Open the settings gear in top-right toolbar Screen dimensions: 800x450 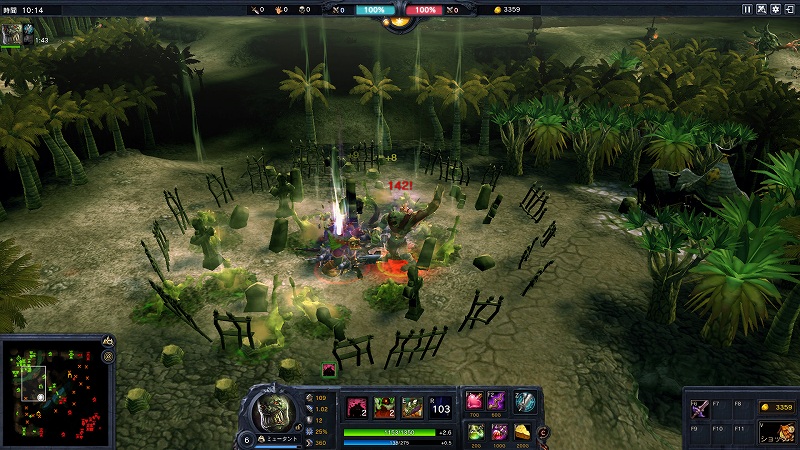pos(776,9)
